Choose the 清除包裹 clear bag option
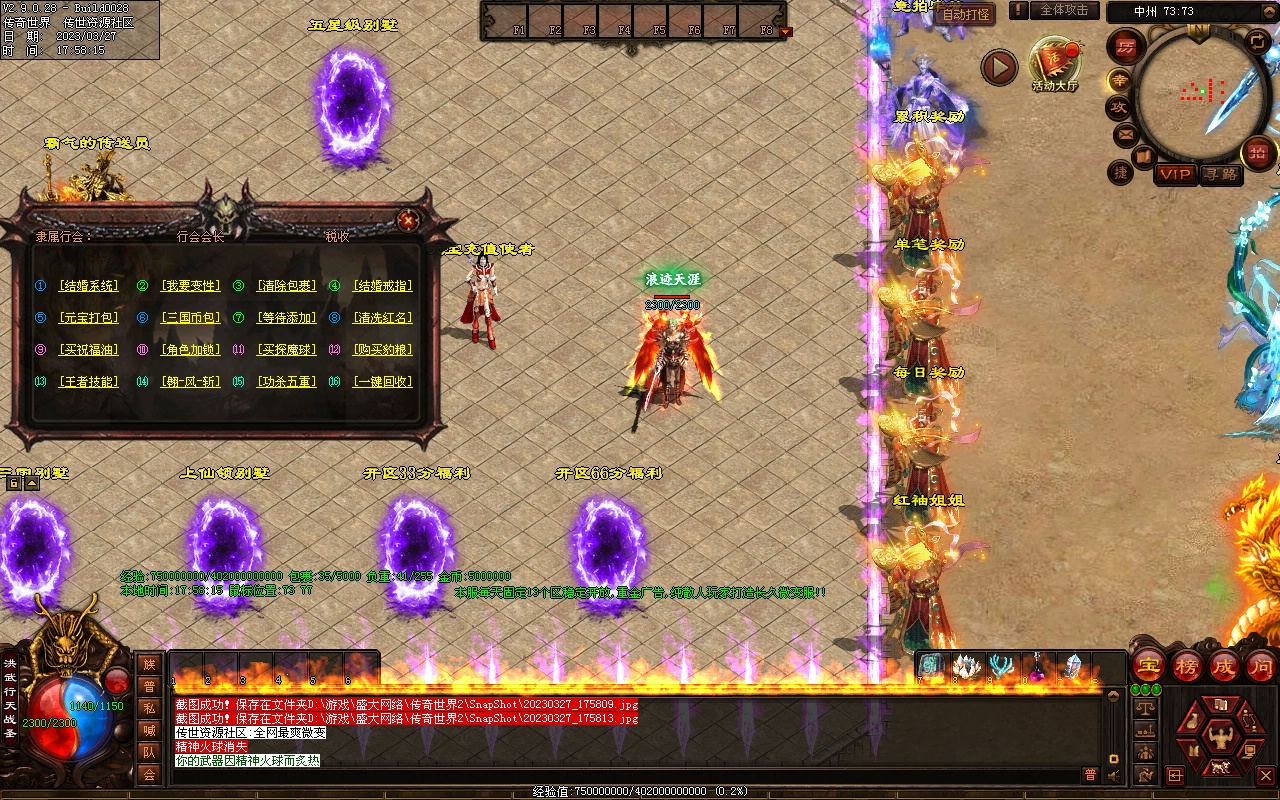This screenshot has width=1280, height=800. pos(287,286)
